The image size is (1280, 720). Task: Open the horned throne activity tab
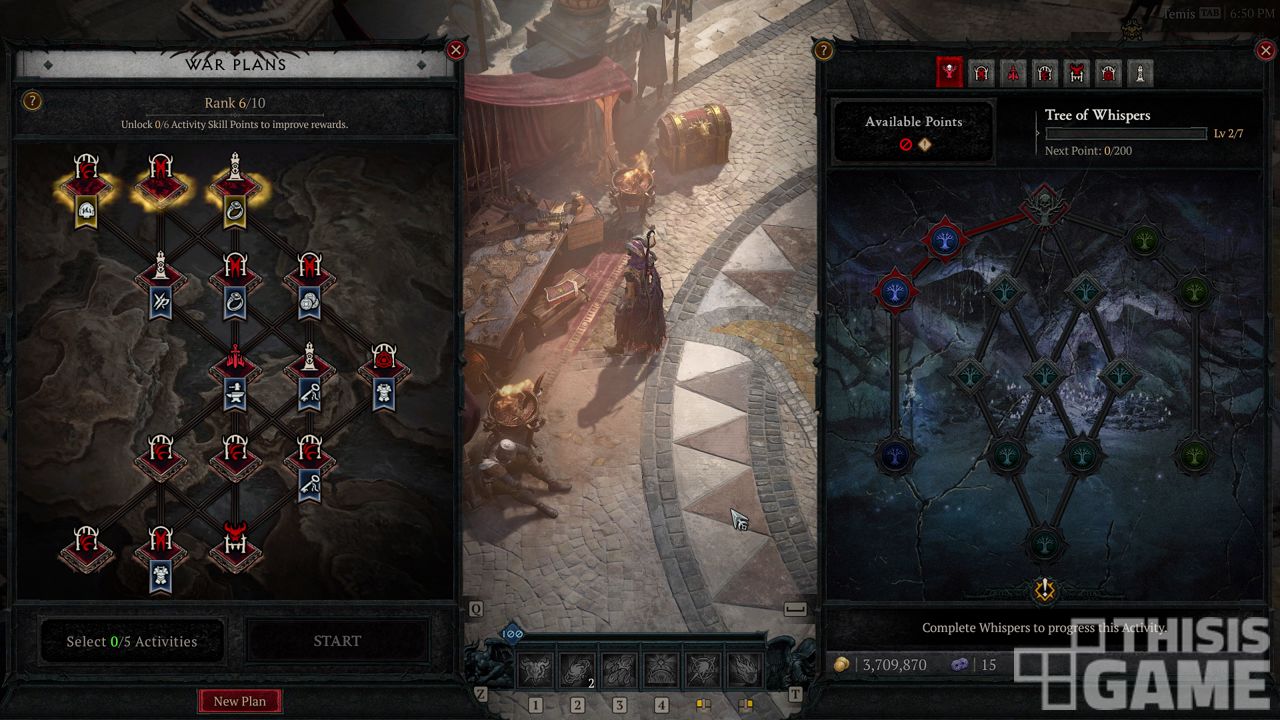[x=1077, y=72]
